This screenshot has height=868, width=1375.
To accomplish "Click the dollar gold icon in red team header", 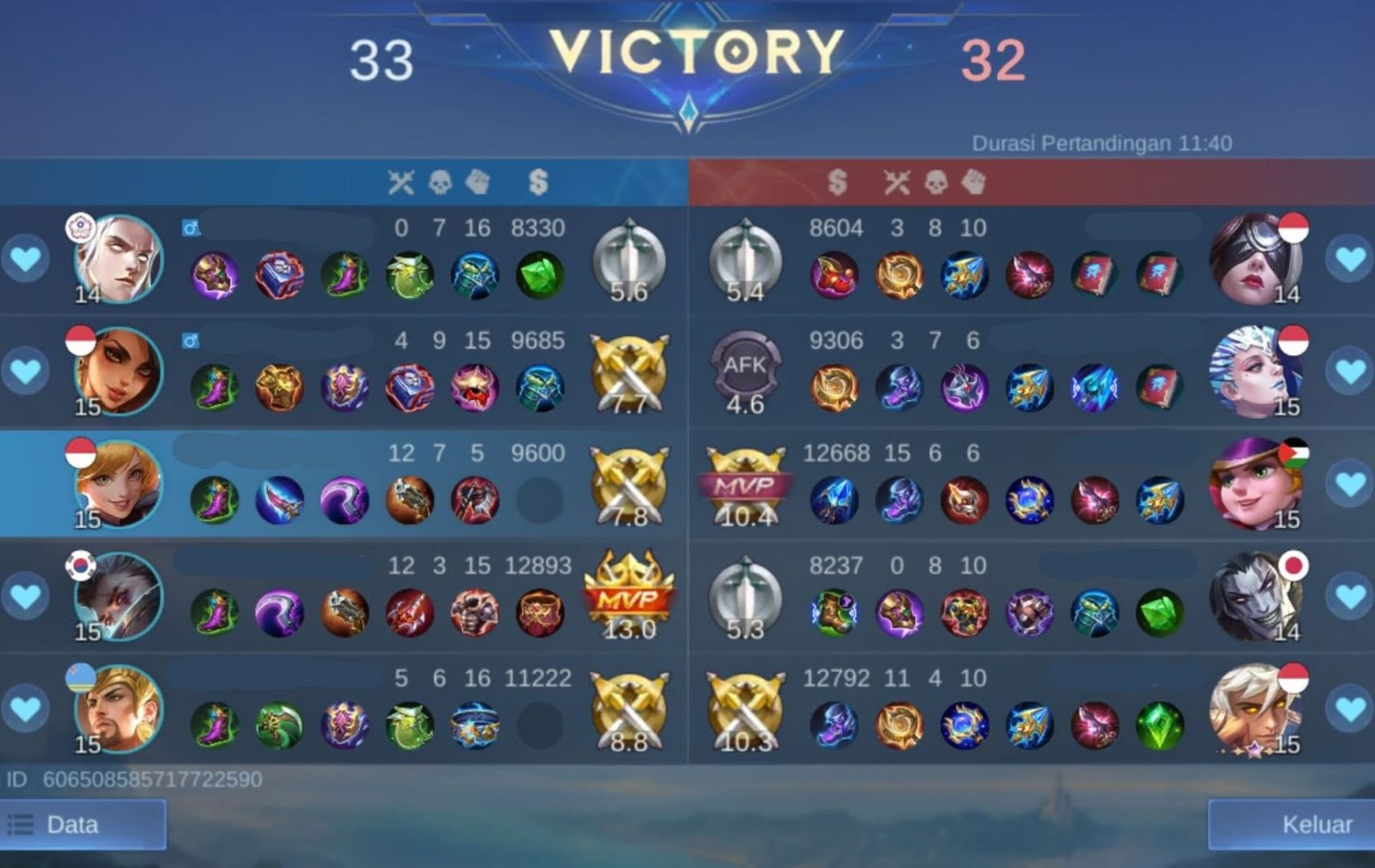I will 837,182.
